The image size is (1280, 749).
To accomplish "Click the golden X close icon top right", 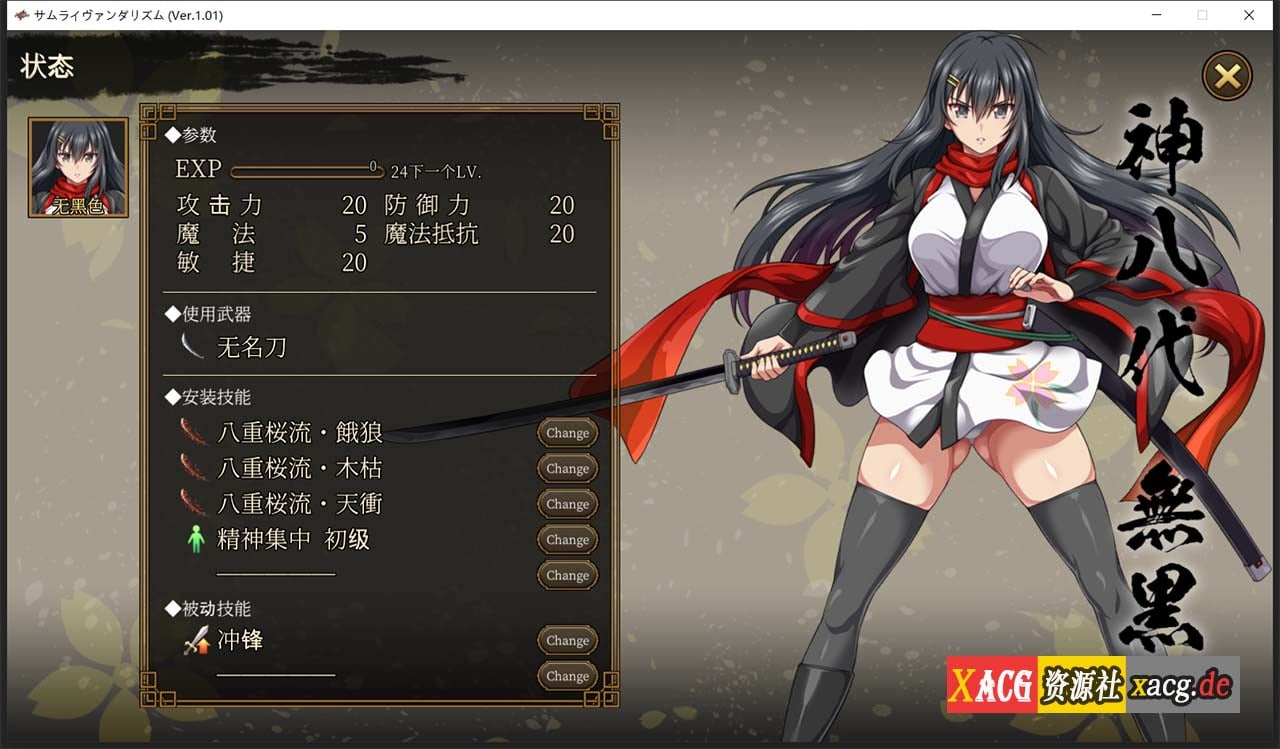I will tap(1227, 77).
